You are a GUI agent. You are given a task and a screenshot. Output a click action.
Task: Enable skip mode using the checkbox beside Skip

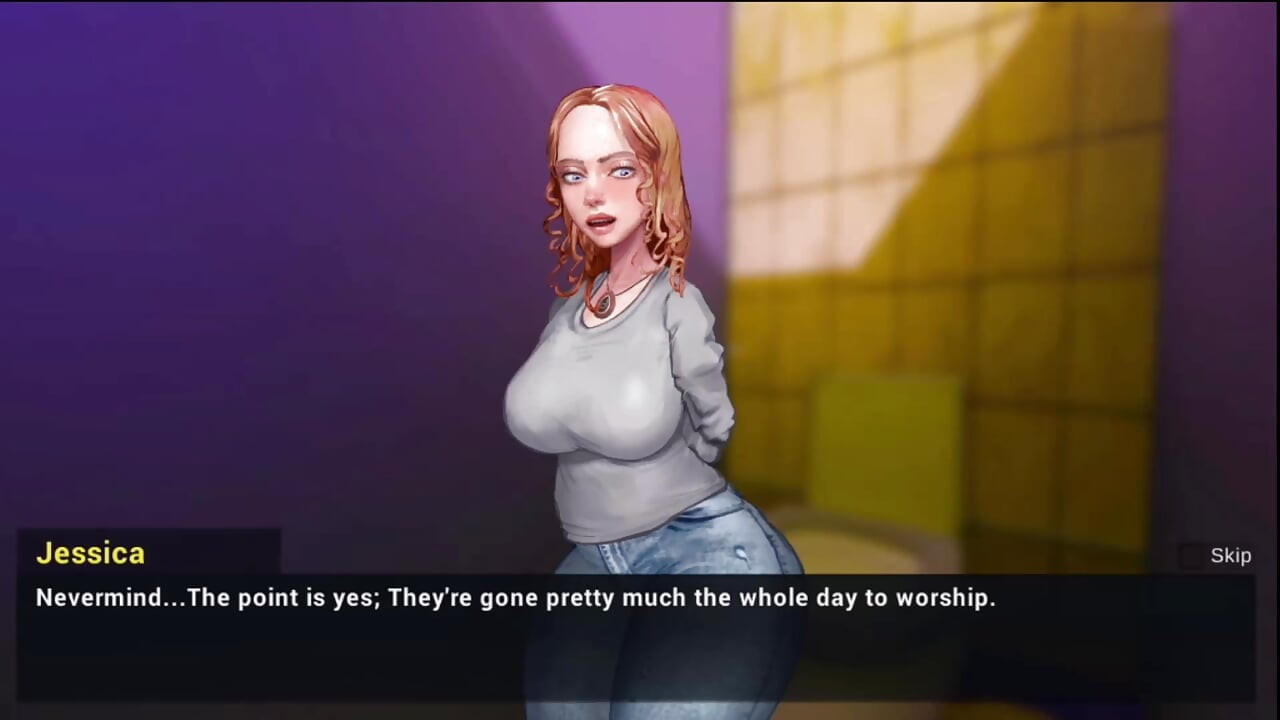[x=1190, y=556]
